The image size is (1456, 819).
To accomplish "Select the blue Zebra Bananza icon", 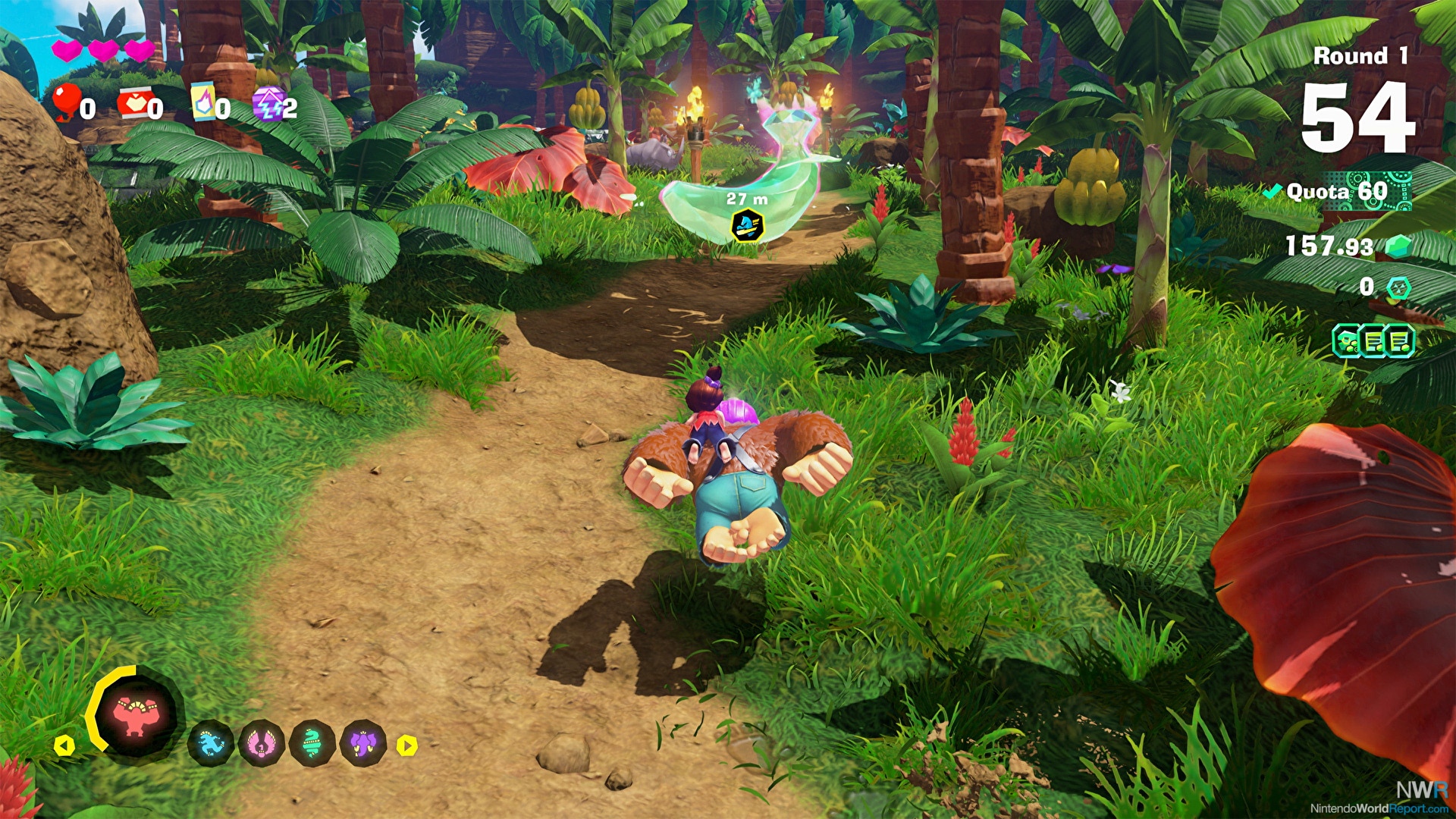I will click(212, 745).
